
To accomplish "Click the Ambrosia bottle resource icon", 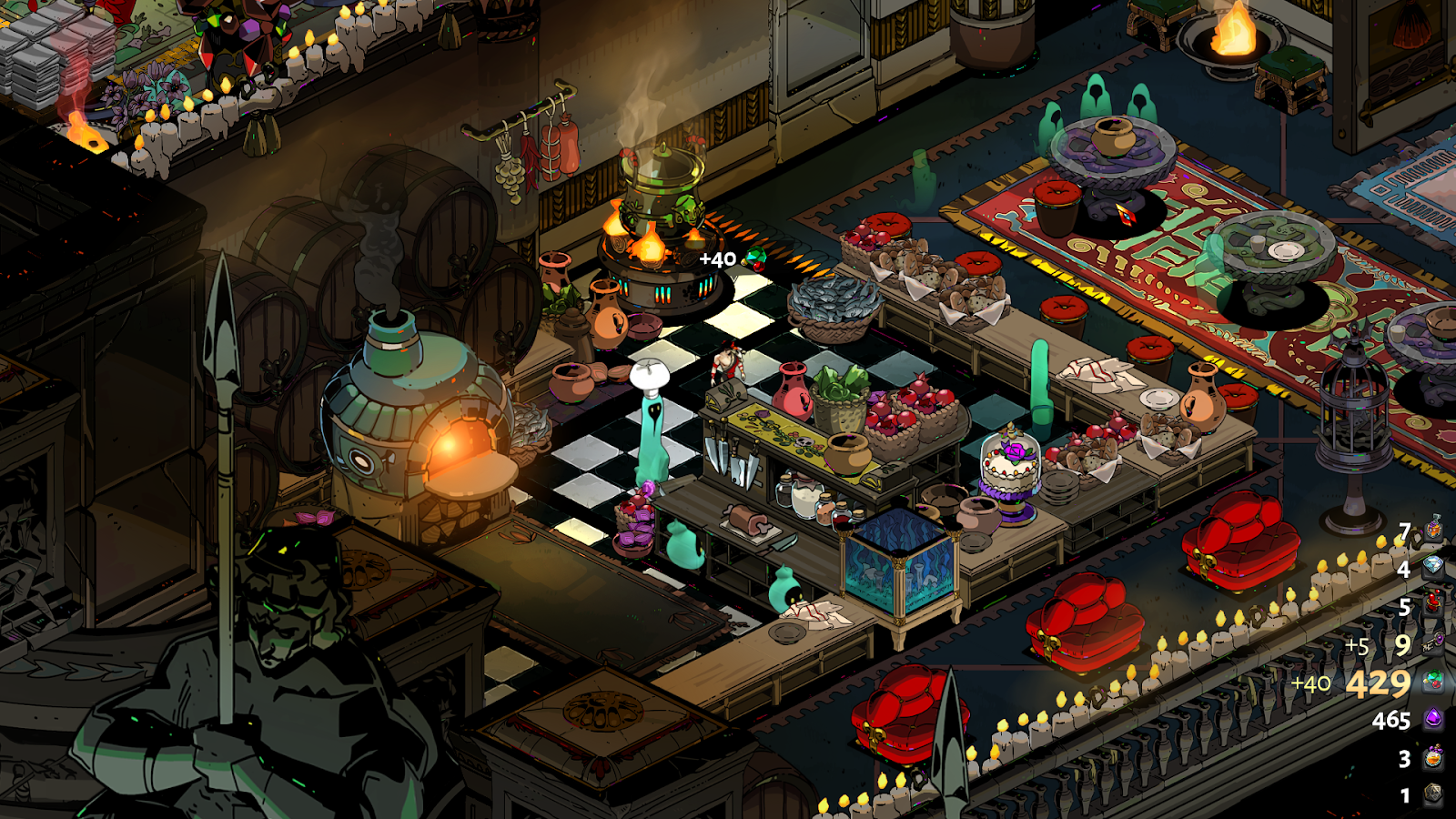I will (1434, 529).
